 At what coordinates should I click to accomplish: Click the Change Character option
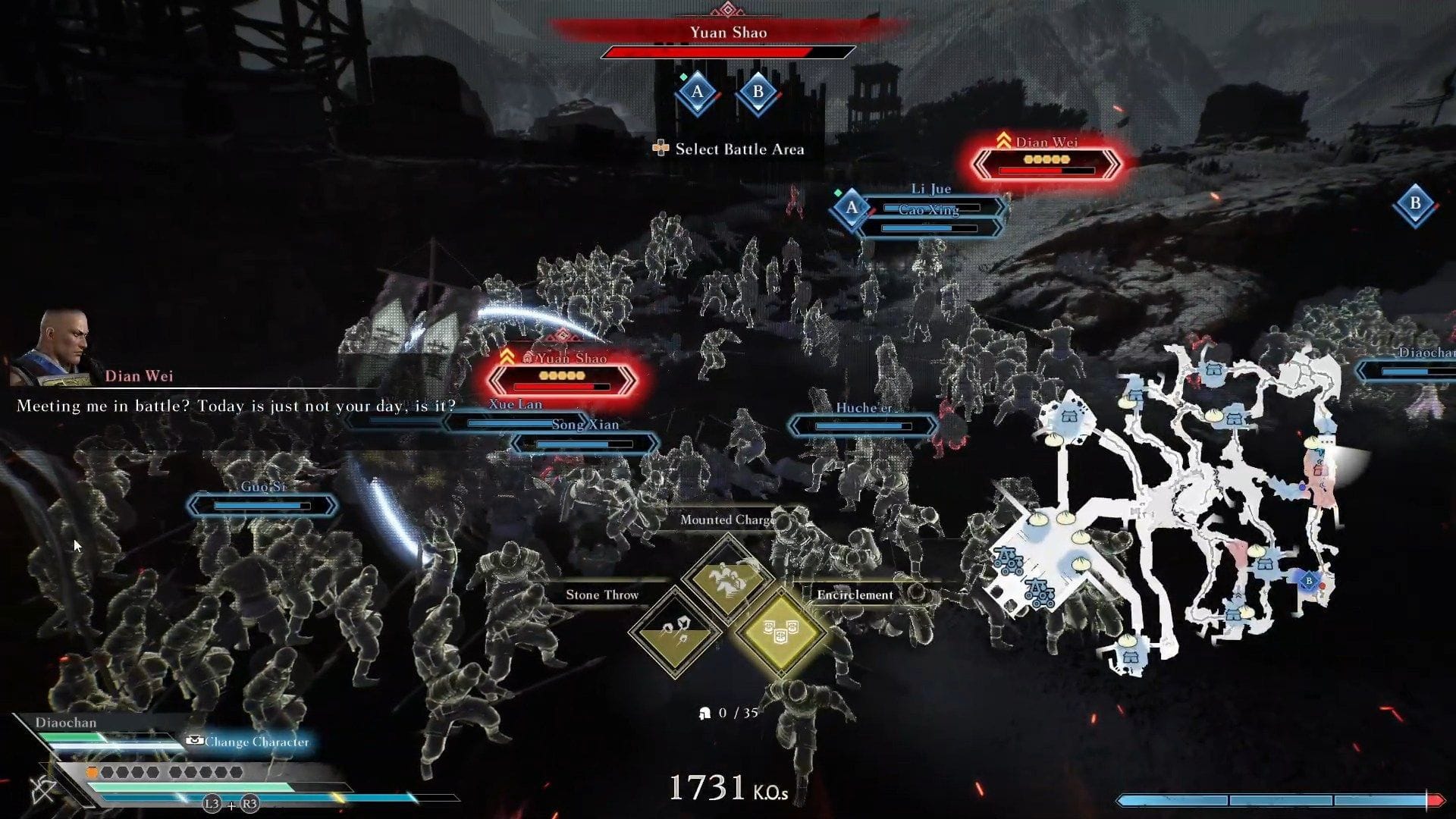click(x=249, y=742)
